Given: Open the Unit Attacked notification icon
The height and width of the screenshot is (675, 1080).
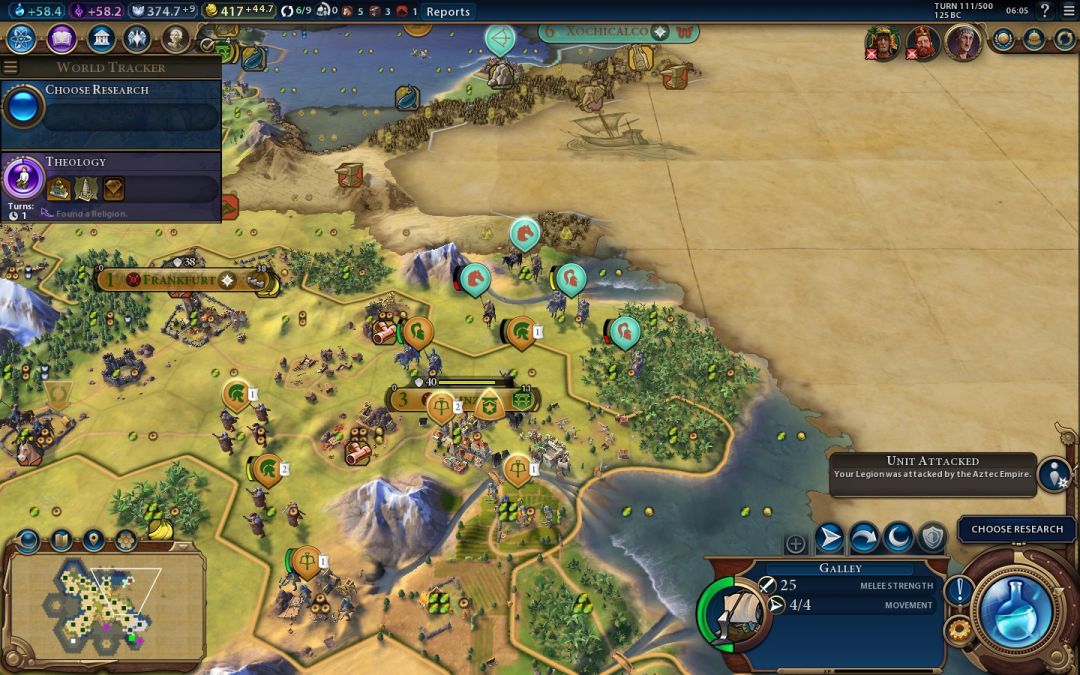Looking at the screenshot, I should click(1054, 473).
